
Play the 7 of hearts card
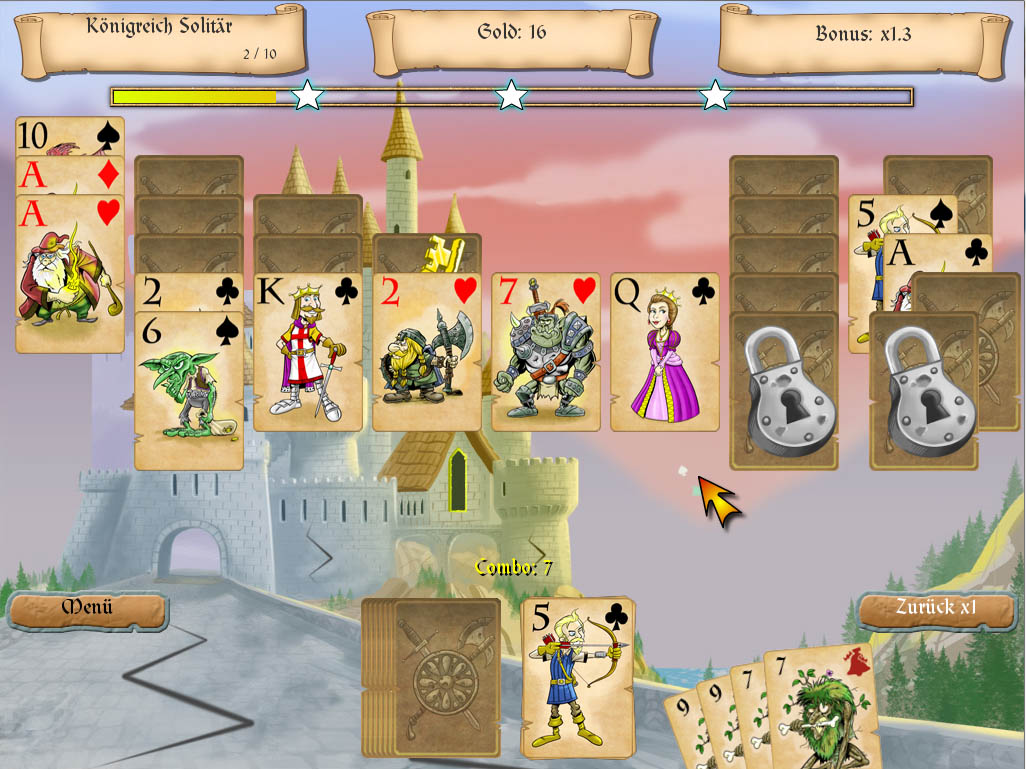(545, 352)
